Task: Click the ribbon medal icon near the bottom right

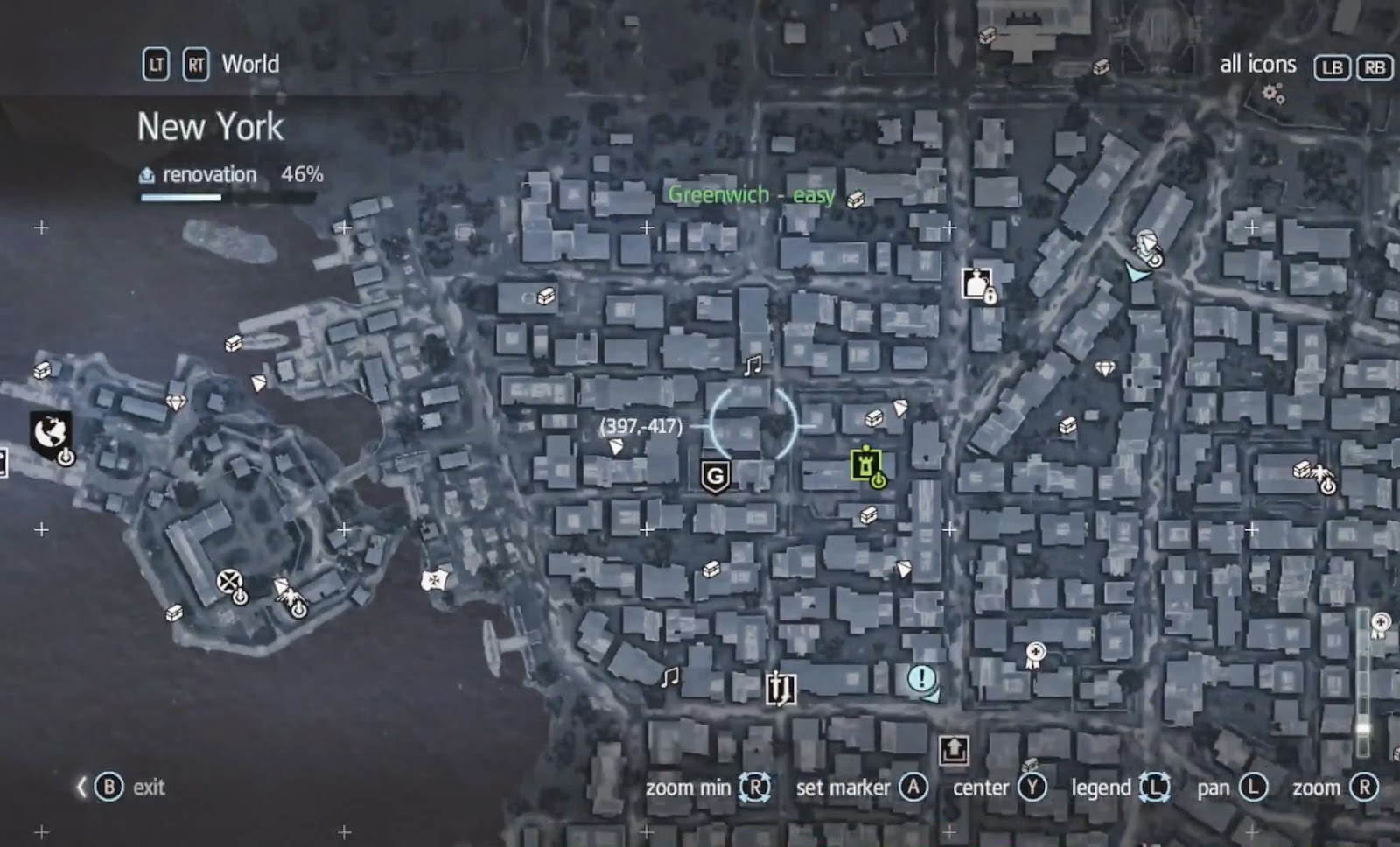Action: [1037, 653]
